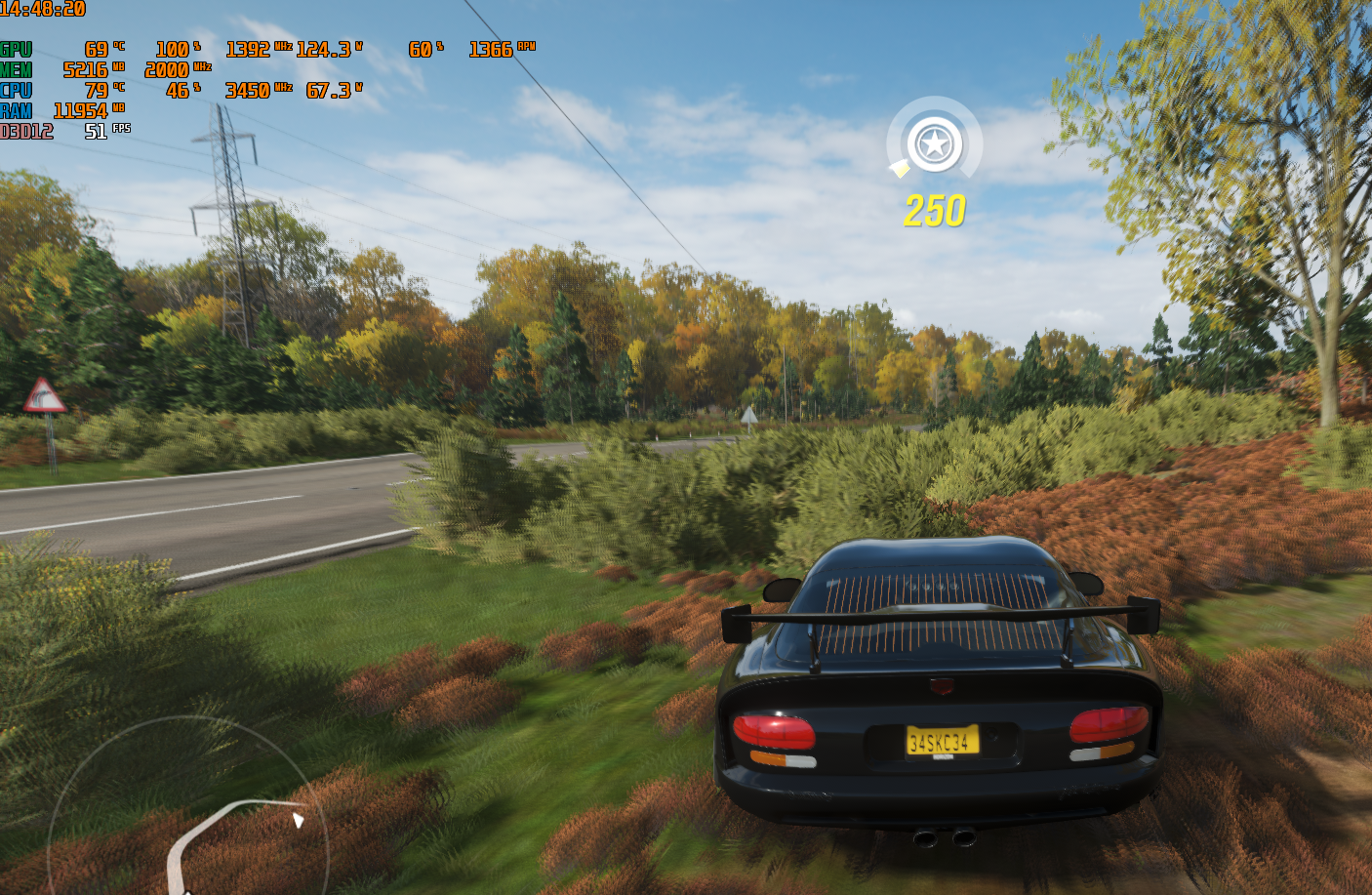Select the skill star badge icon
Screen dimensions: 1372x895
[x=934, y=144]
